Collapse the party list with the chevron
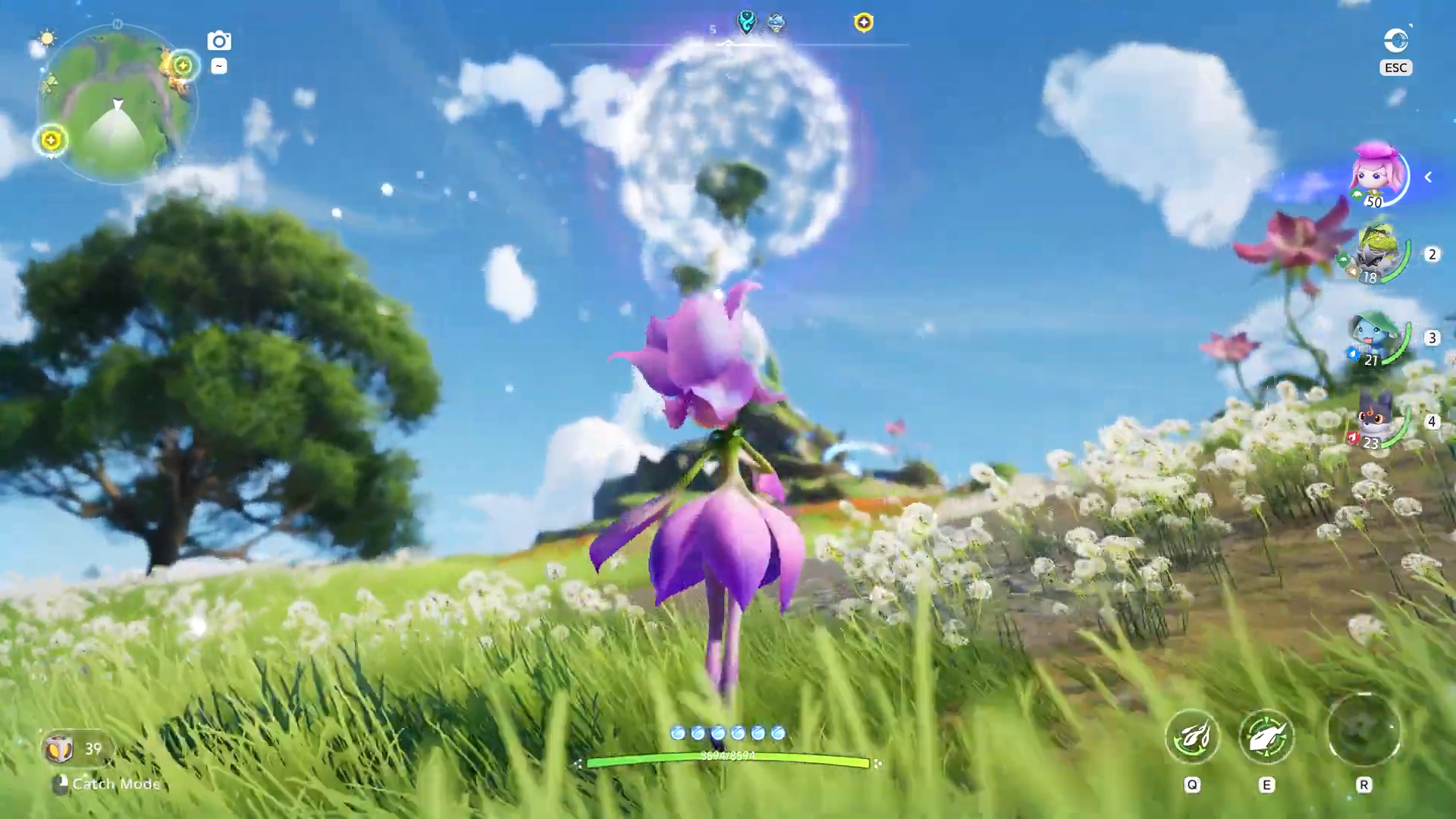 (1429, 177)
